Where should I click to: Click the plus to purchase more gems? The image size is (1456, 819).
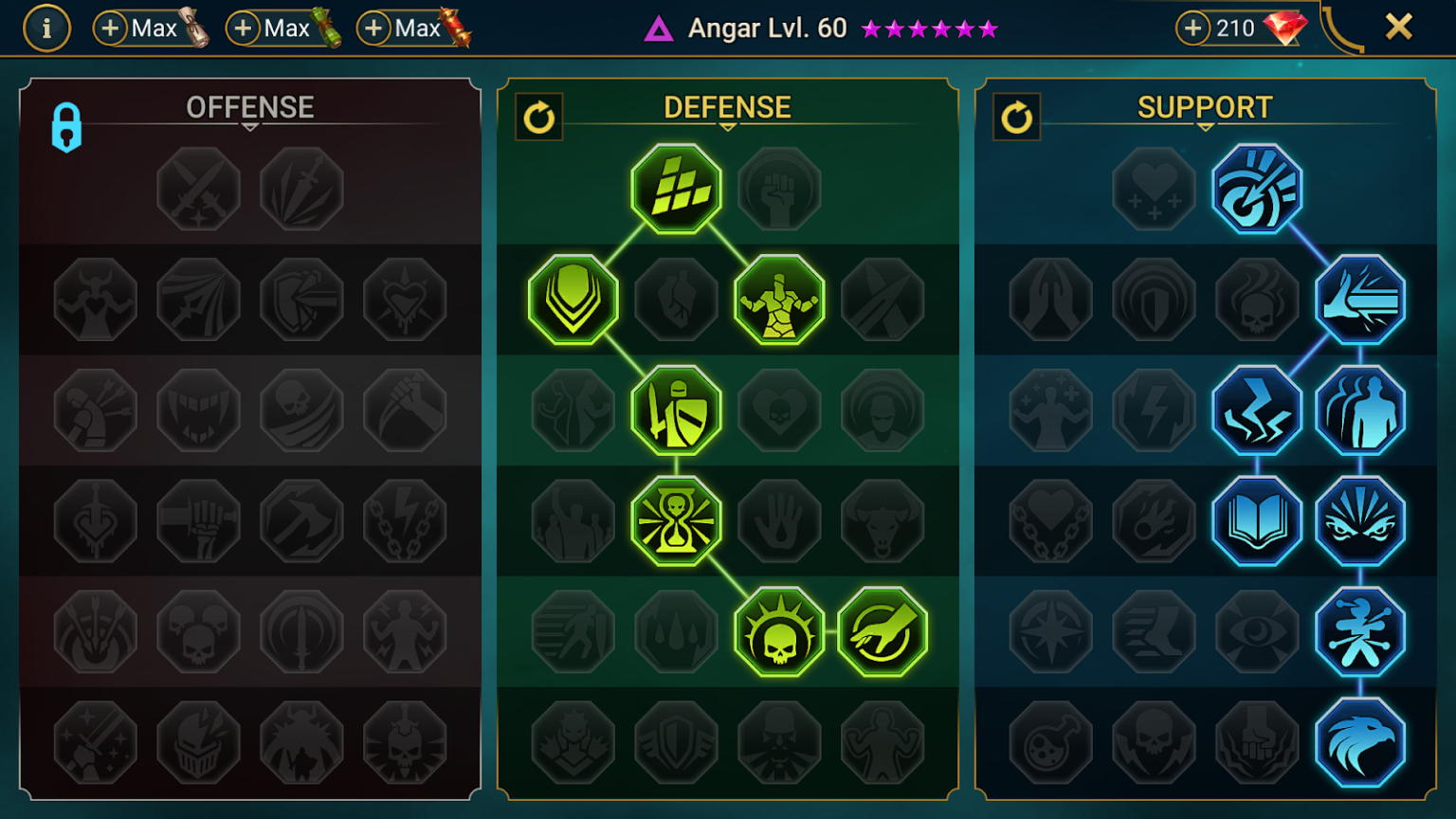[x=1192, y=27]
